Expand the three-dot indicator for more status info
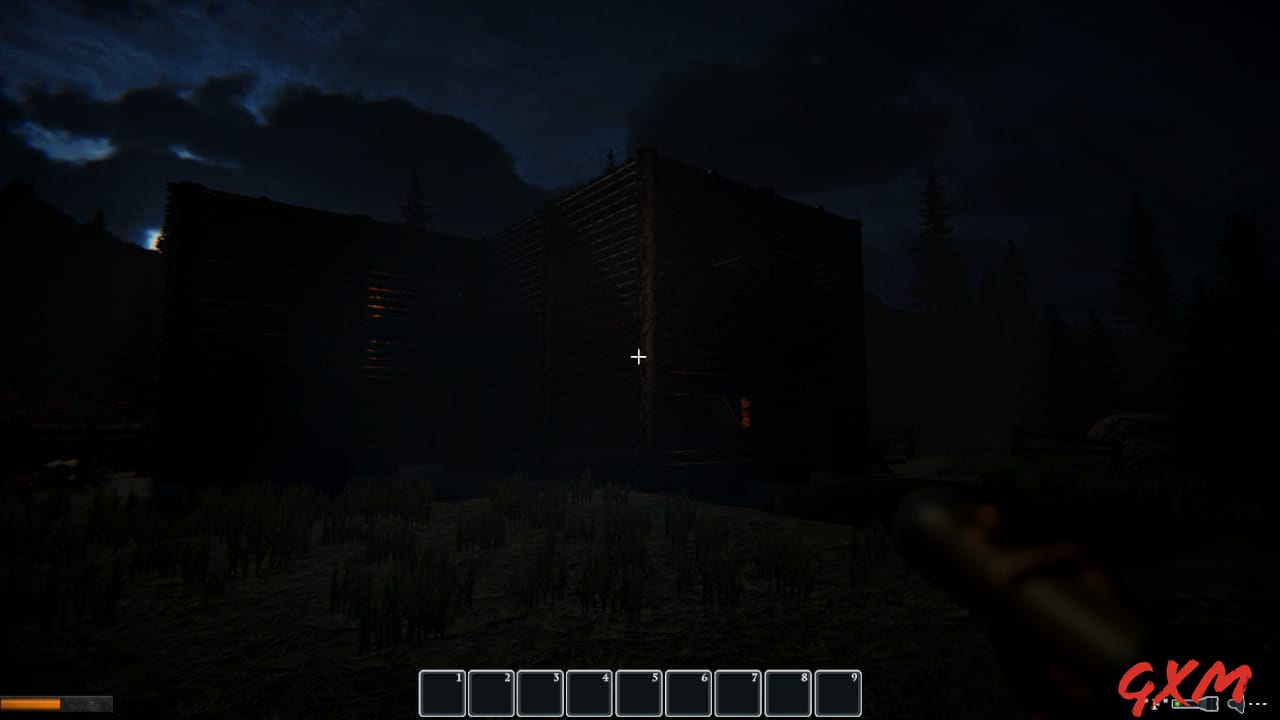1280x720 pixels. pyautogui.click(x=1258, y=703)
